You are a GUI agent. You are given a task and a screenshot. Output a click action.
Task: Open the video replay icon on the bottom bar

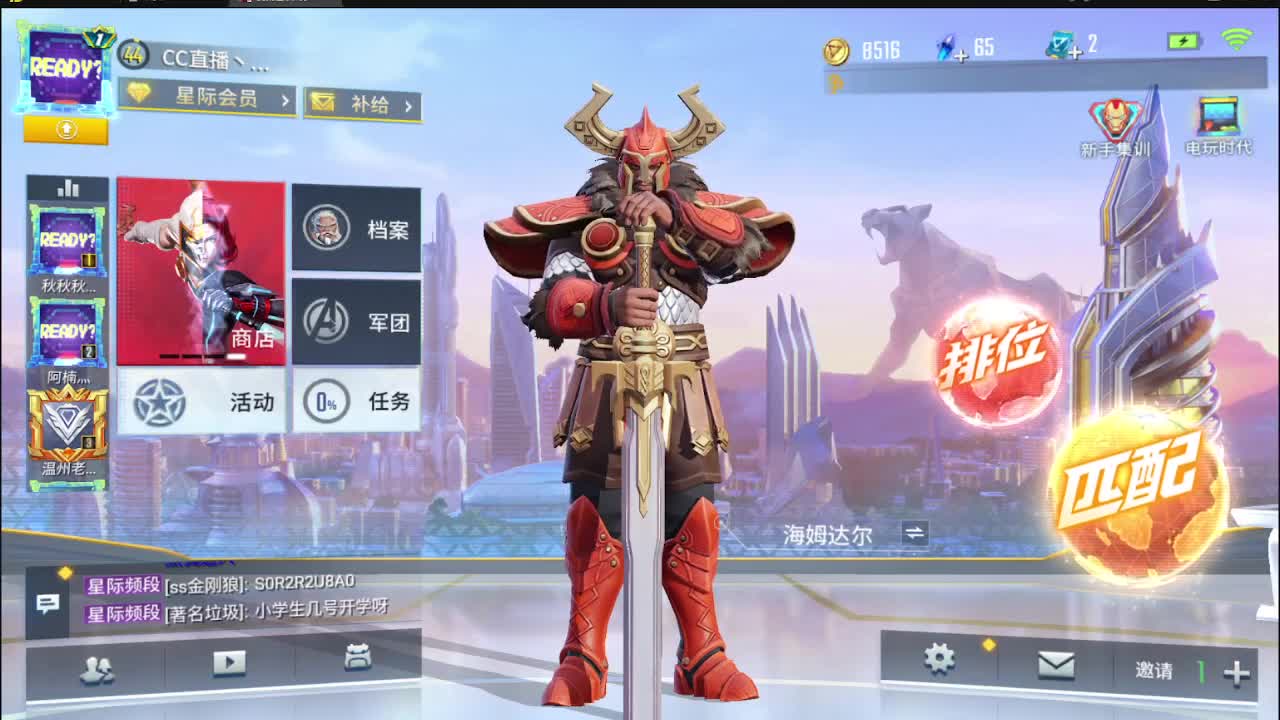(231, 664)
